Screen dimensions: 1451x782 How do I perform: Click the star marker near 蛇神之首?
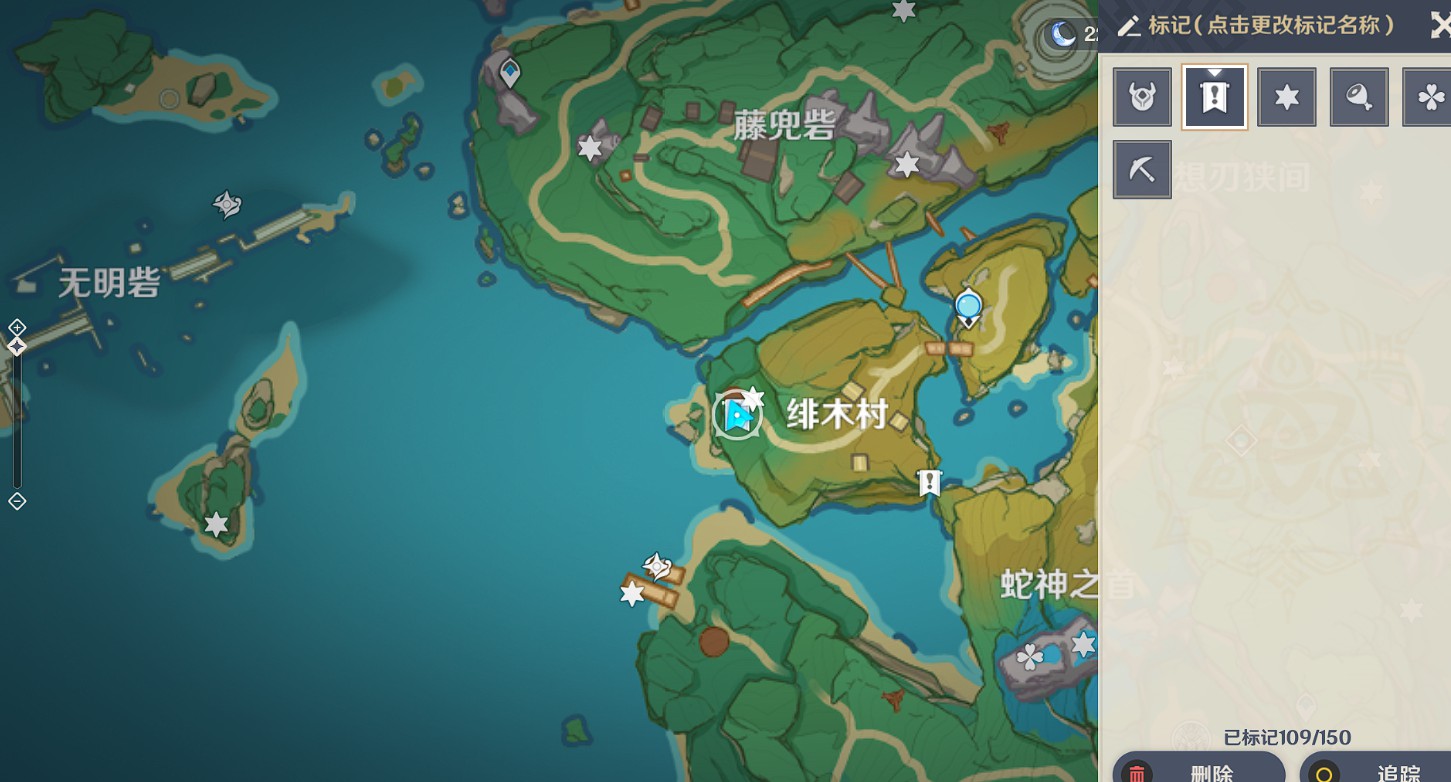pos(1084,644)
